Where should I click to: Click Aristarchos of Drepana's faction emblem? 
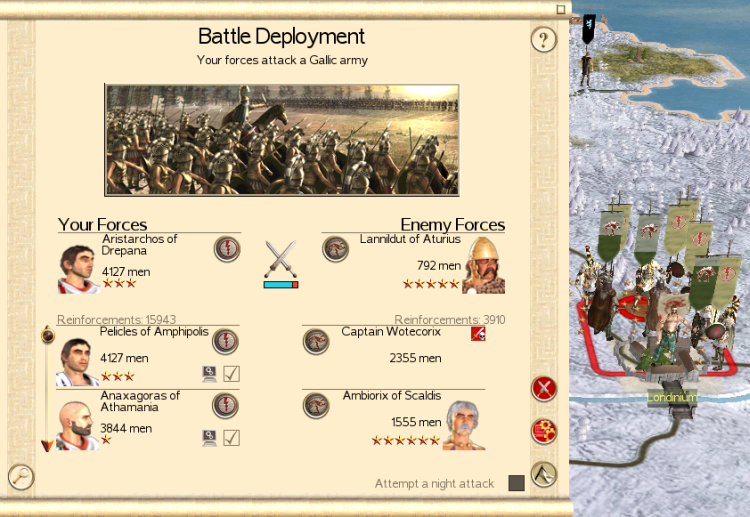[226, 249]
